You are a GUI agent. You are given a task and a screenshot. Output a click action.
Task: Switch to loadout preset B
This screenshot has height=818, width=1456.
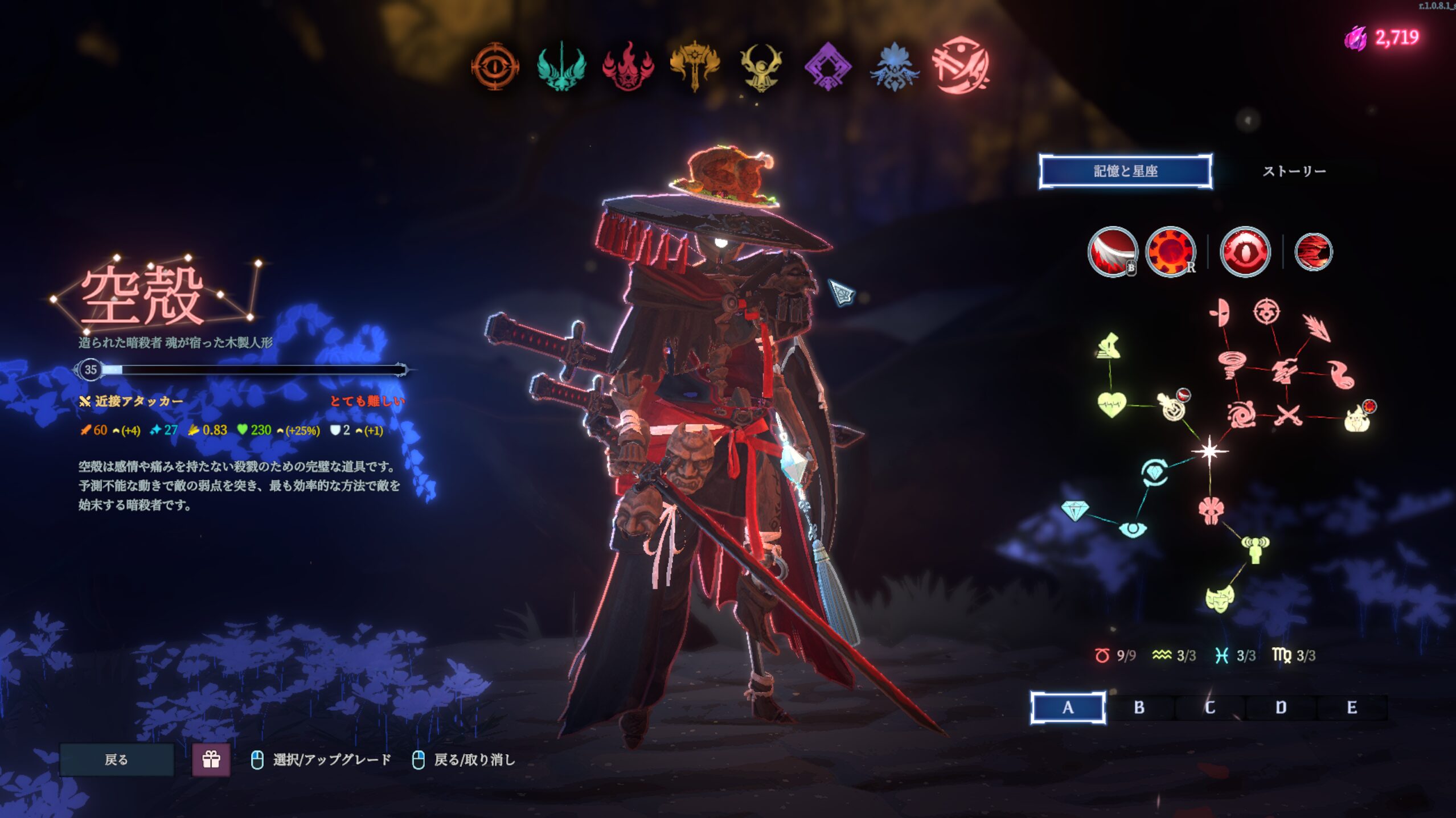(x=1139, y=708)
